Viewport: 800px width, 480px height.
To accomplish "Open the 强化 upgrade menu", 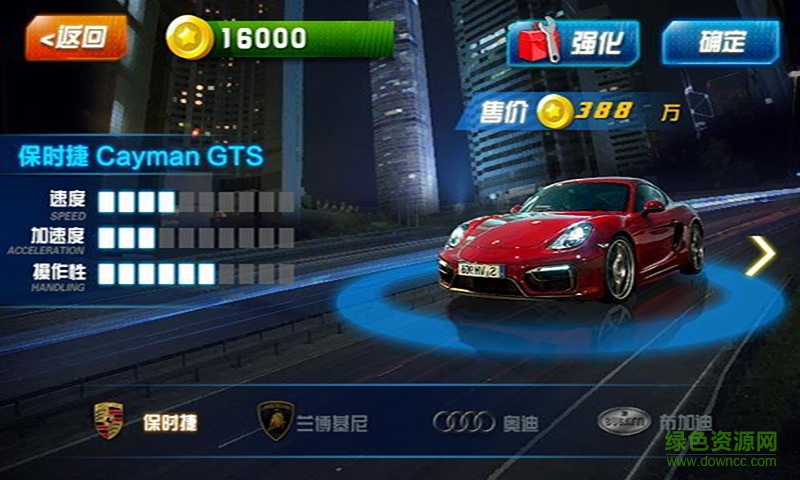I will click(573, 43).
